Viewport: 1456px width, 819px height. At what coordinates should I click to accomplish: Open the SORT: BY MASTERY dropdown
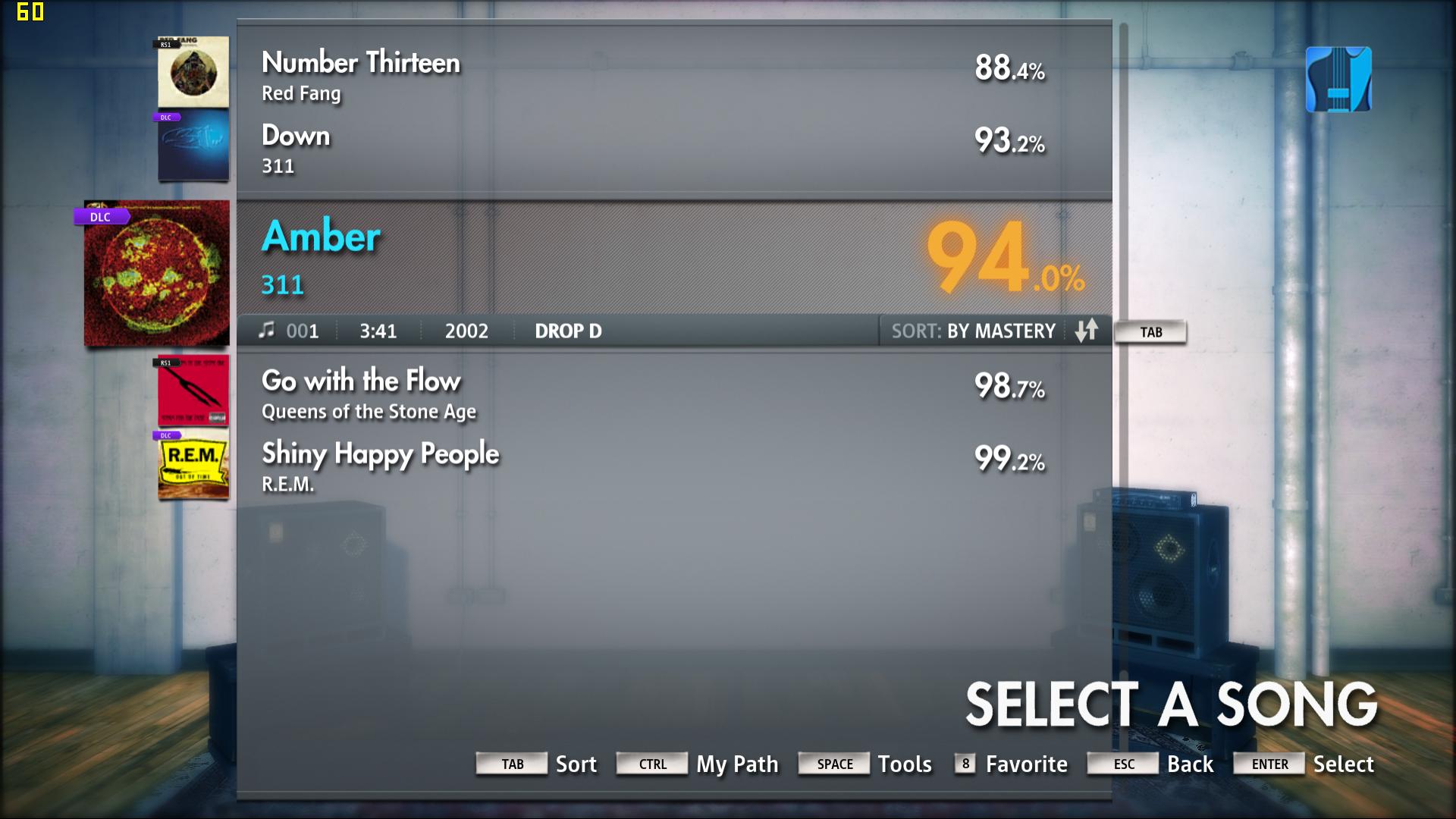tap(974, 331)
